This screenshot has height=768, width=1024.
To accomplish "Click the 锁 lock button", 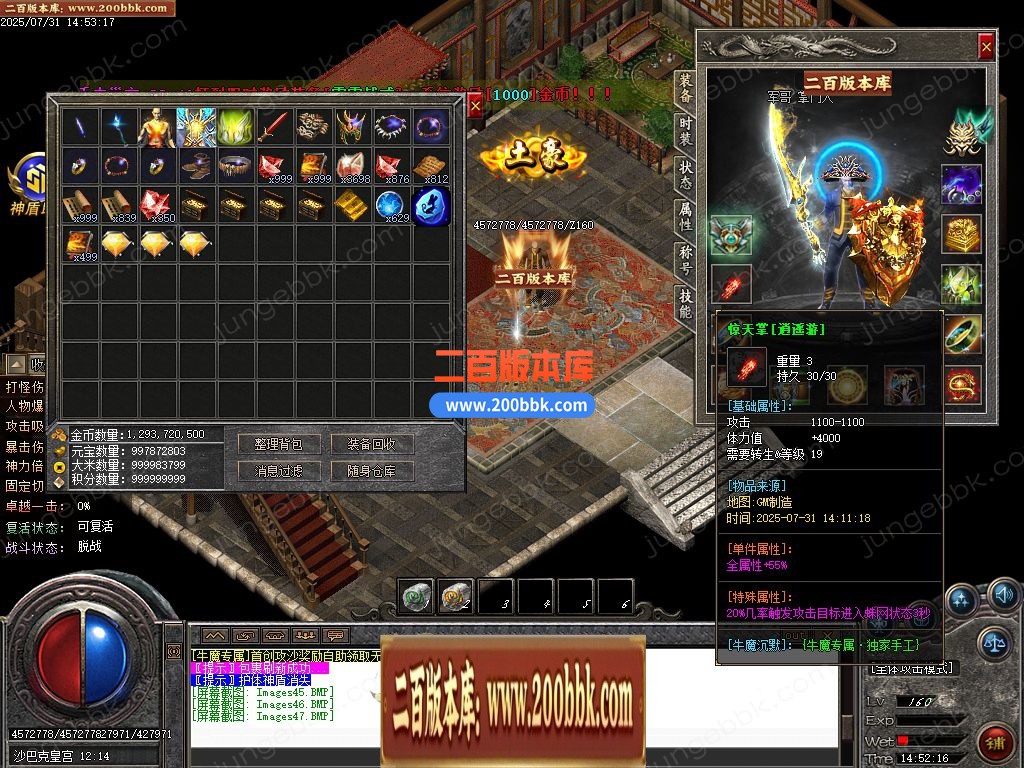I will (994, 743).
